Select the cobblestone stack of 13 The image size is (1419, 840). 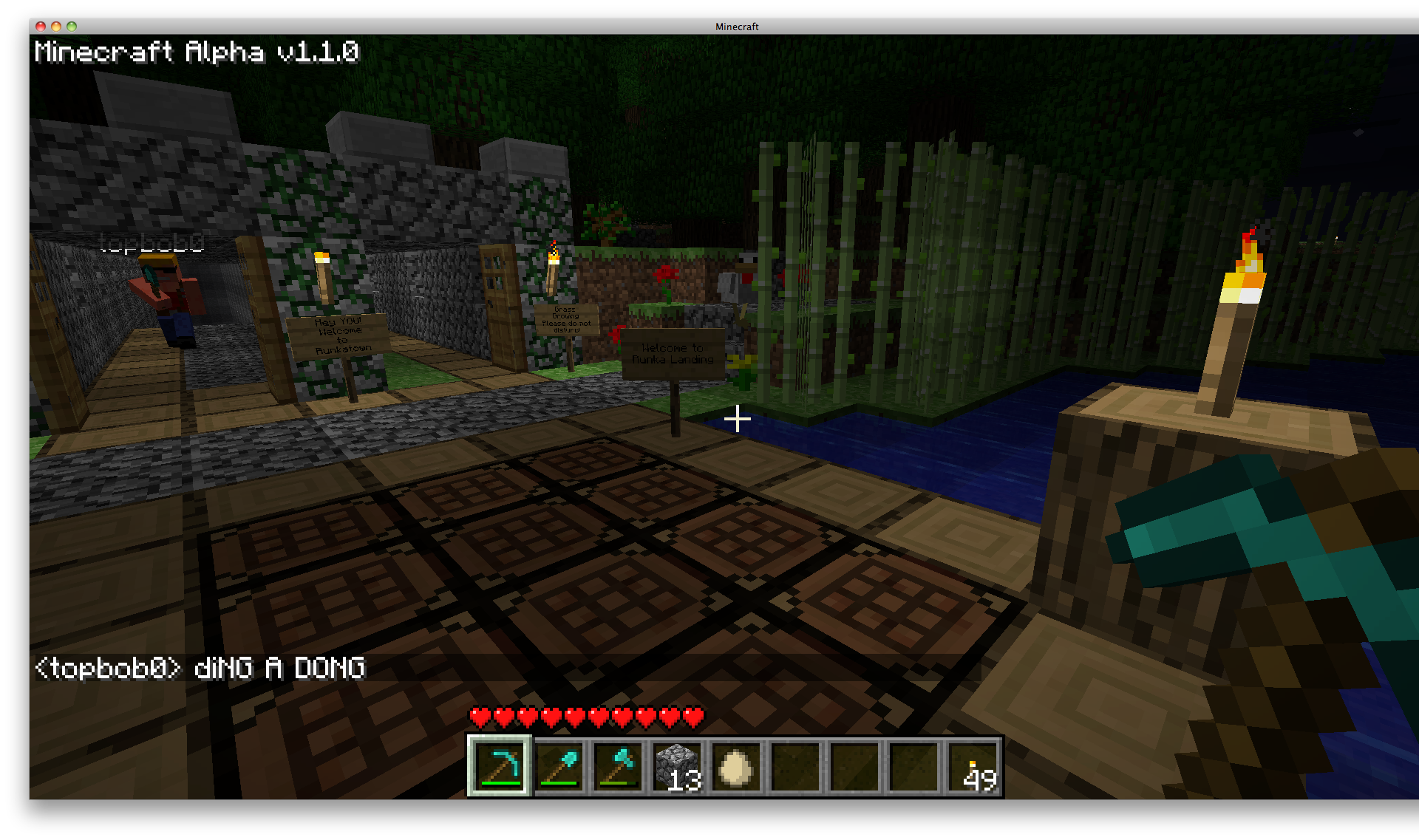coord(677,766)
